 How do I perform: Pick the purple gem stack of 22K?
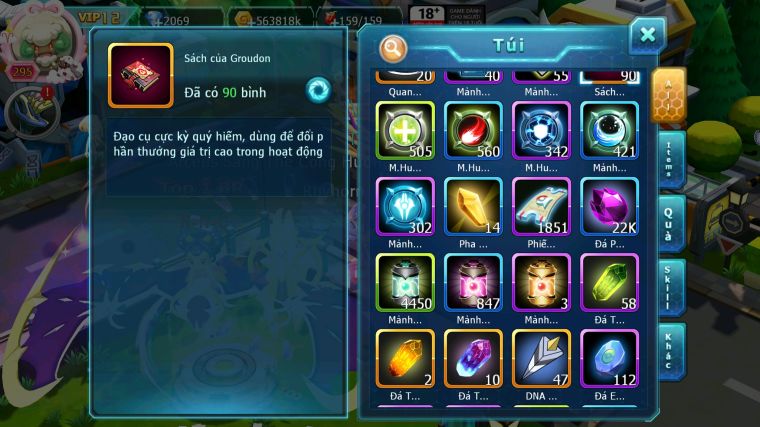coord(609,207)
